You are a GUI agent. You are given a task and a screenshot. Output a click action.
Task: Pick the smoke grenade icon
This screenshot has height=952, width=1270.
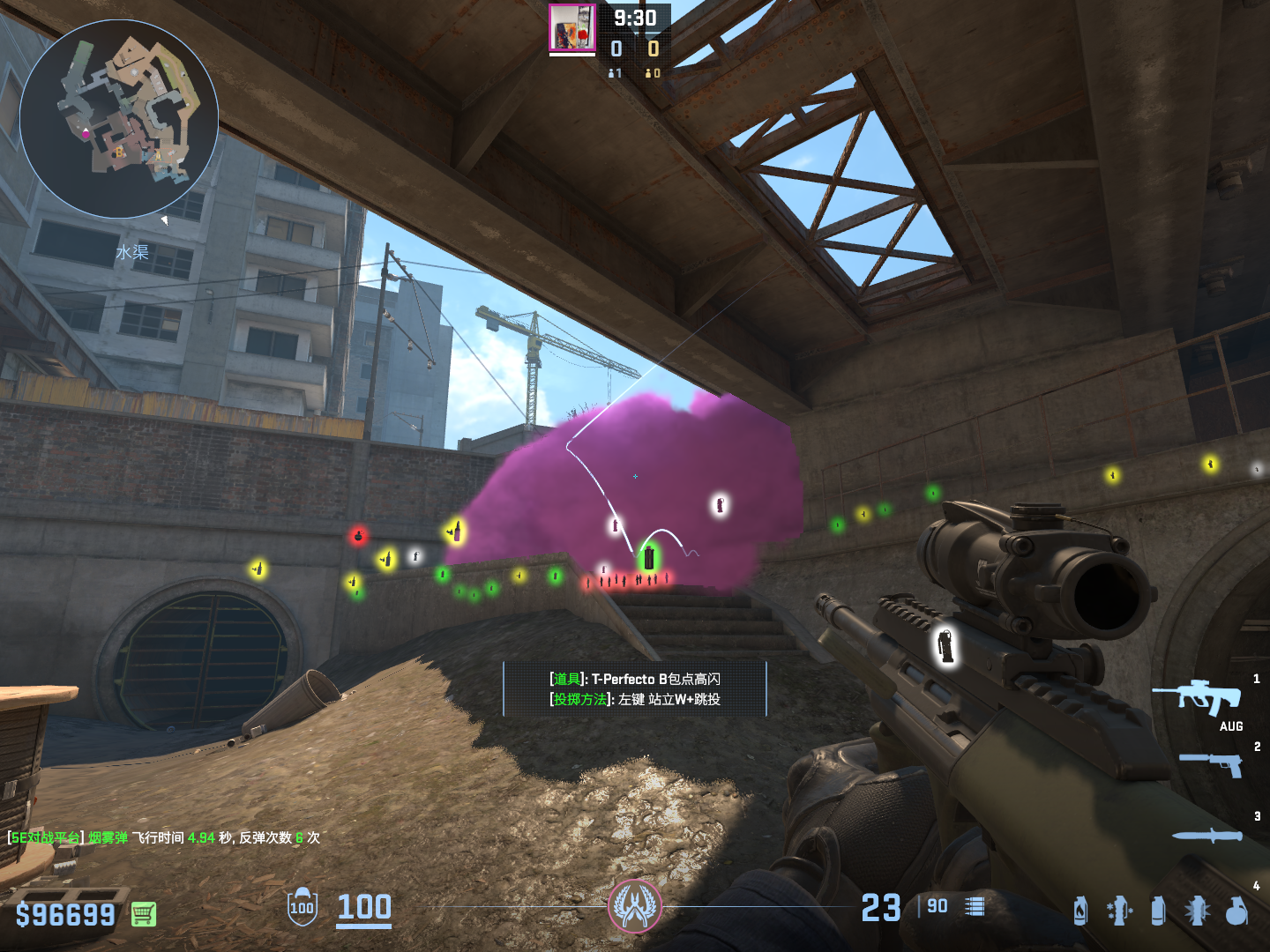pos(1158,911)
